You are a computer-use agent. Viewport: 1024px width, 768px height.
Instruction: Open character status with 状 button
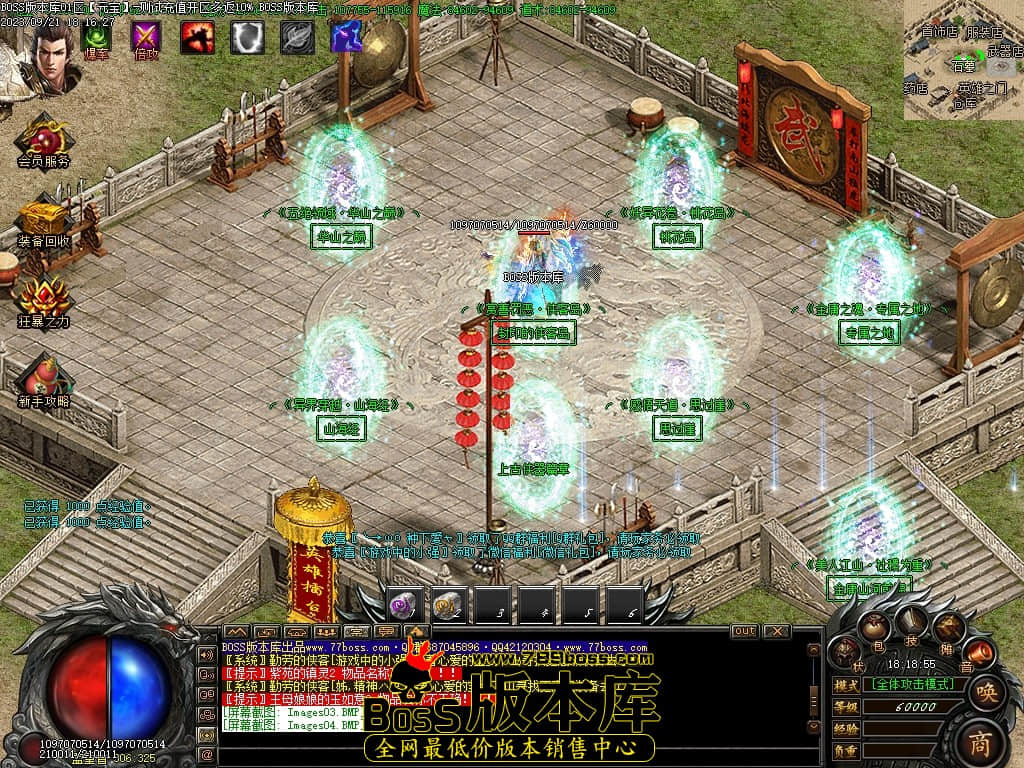point(845,654)
